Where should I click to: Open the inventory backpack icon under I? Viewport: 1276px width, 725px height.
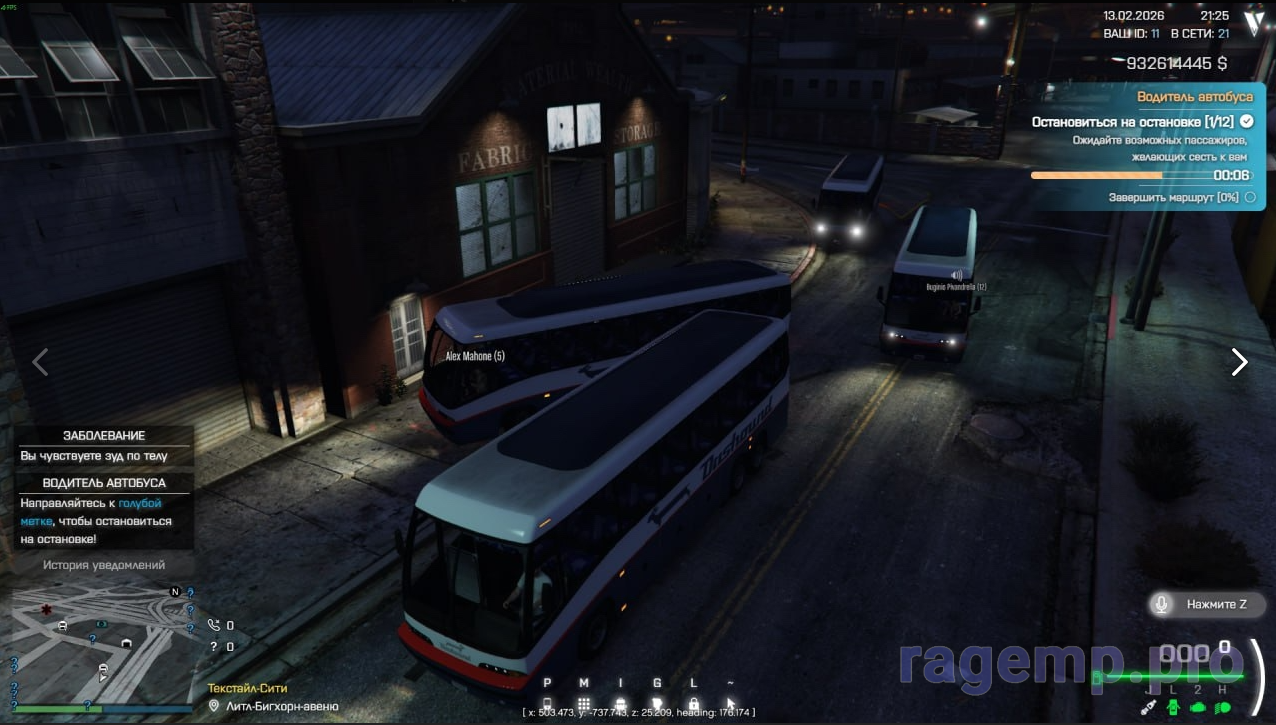pyautogui.click(x=621, y=704)
